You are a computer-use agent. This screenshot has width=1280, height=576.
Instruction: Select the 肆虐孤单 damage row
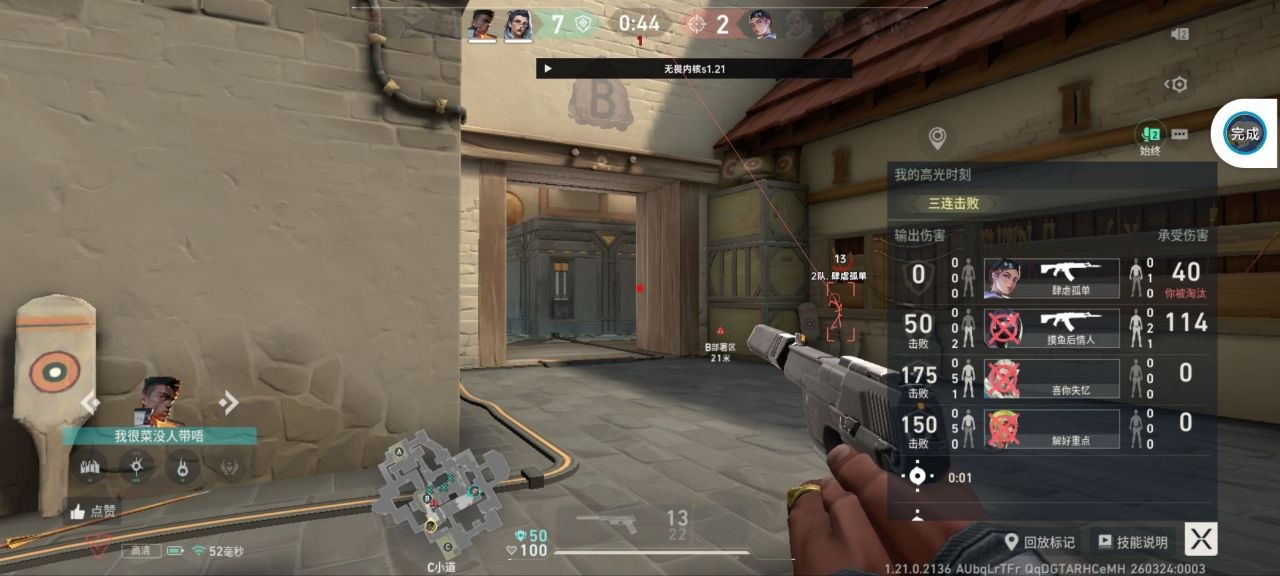(1051, 278)
